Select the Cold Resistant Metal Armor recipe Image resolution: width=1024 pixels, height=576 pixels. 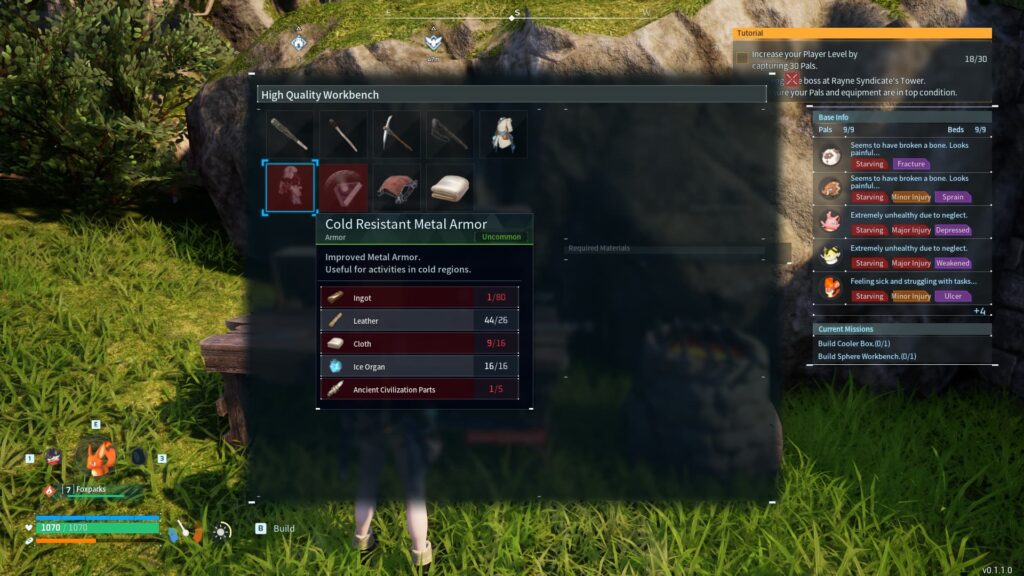[290, 187]
